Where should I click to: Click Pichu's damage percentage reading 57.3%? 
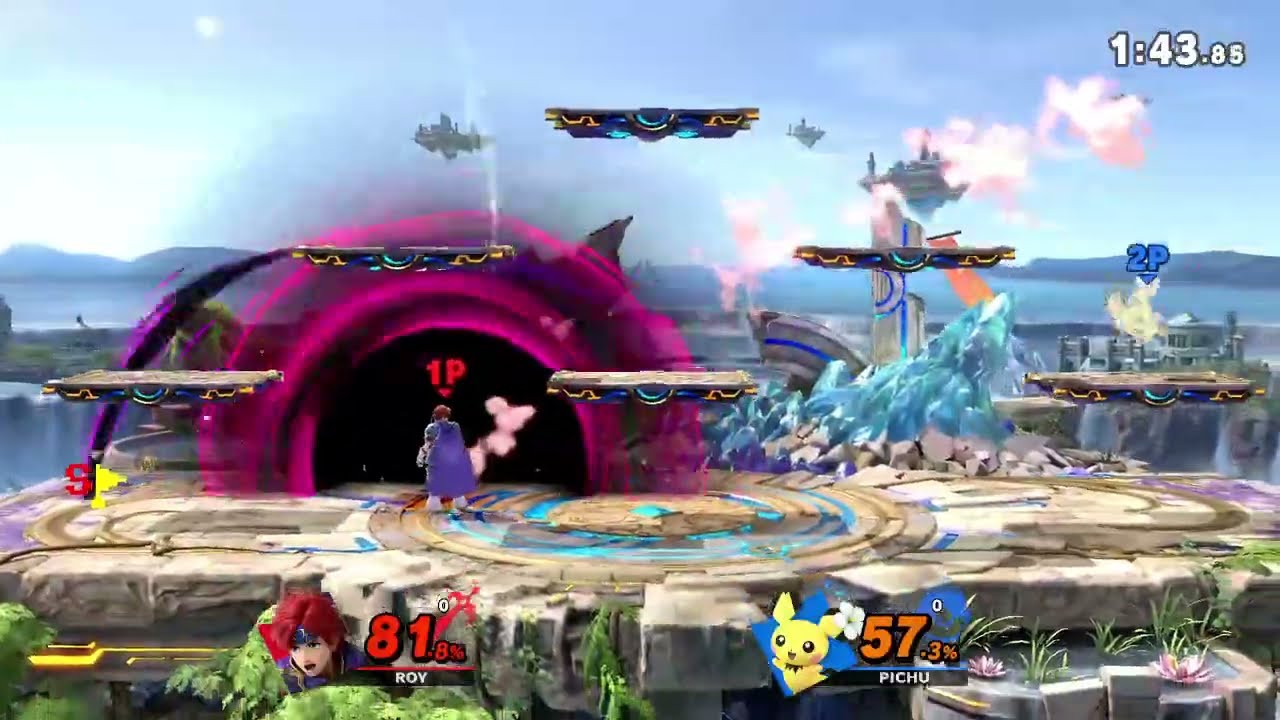[904, 635]
